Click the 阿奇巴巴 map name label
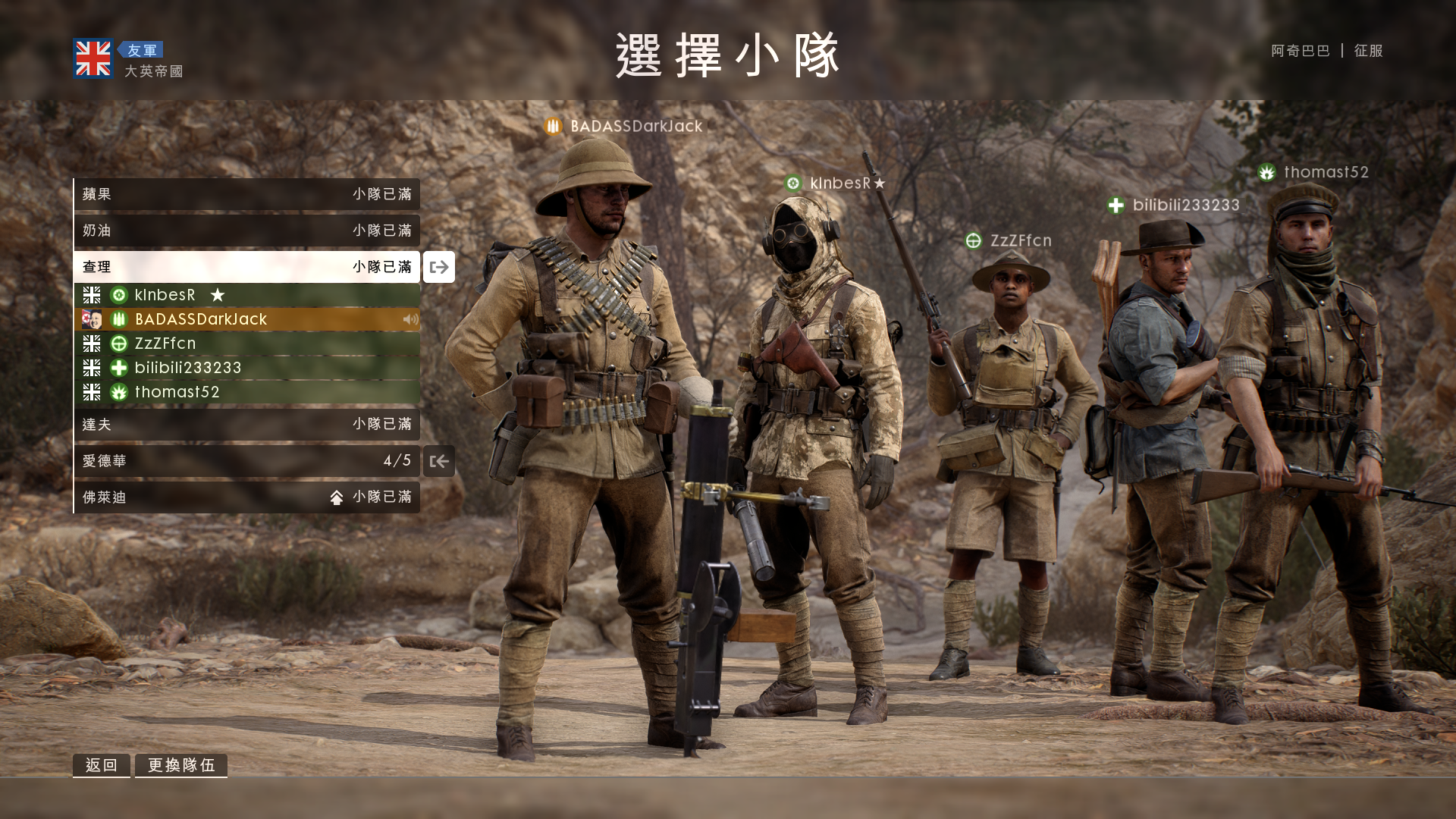Viewport: 1456px width, 819px height. pyautogui.click(x=1299, y=51)
